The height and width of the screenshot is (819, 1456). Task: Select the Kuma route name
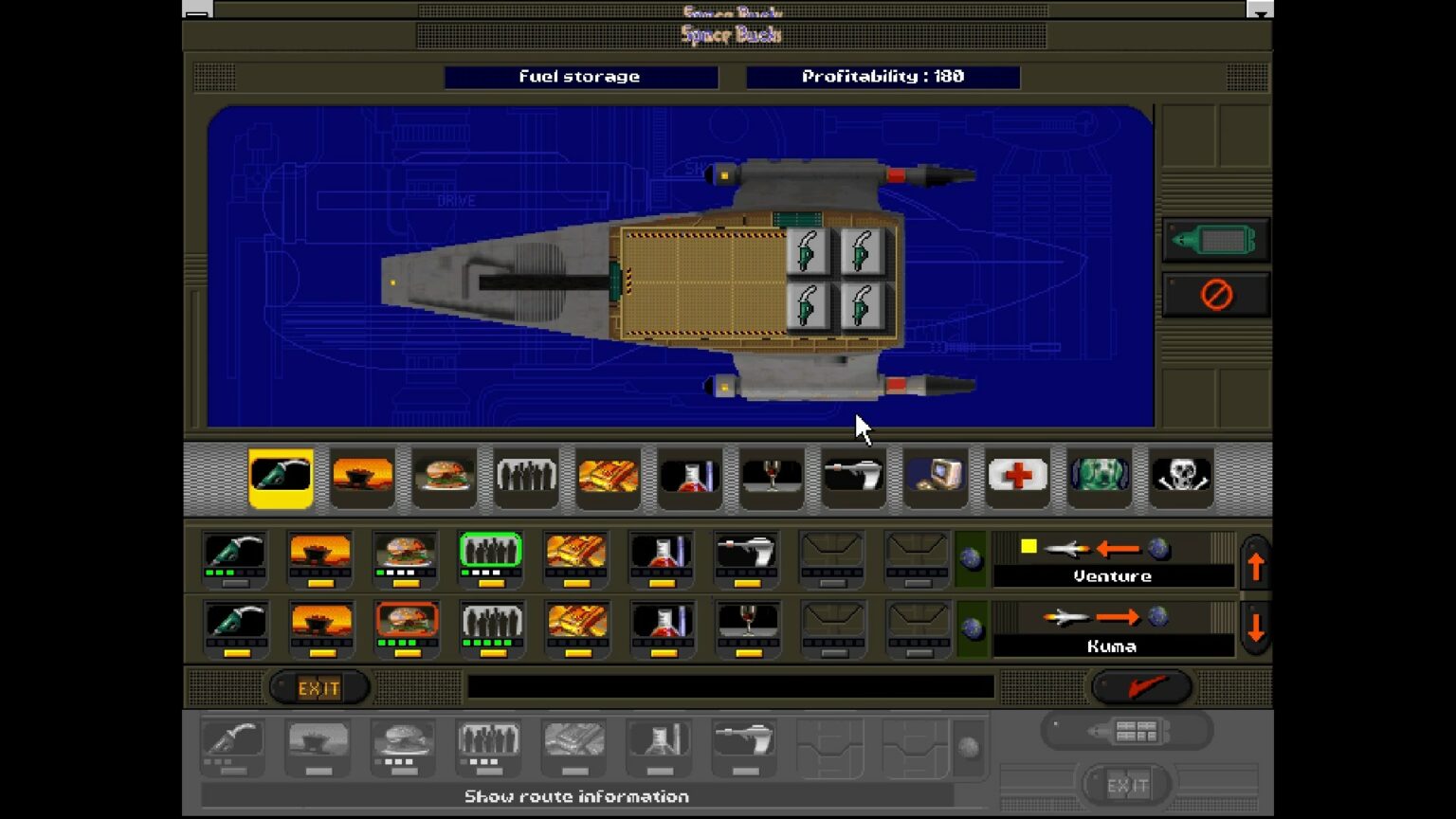tap(1113, 646)
